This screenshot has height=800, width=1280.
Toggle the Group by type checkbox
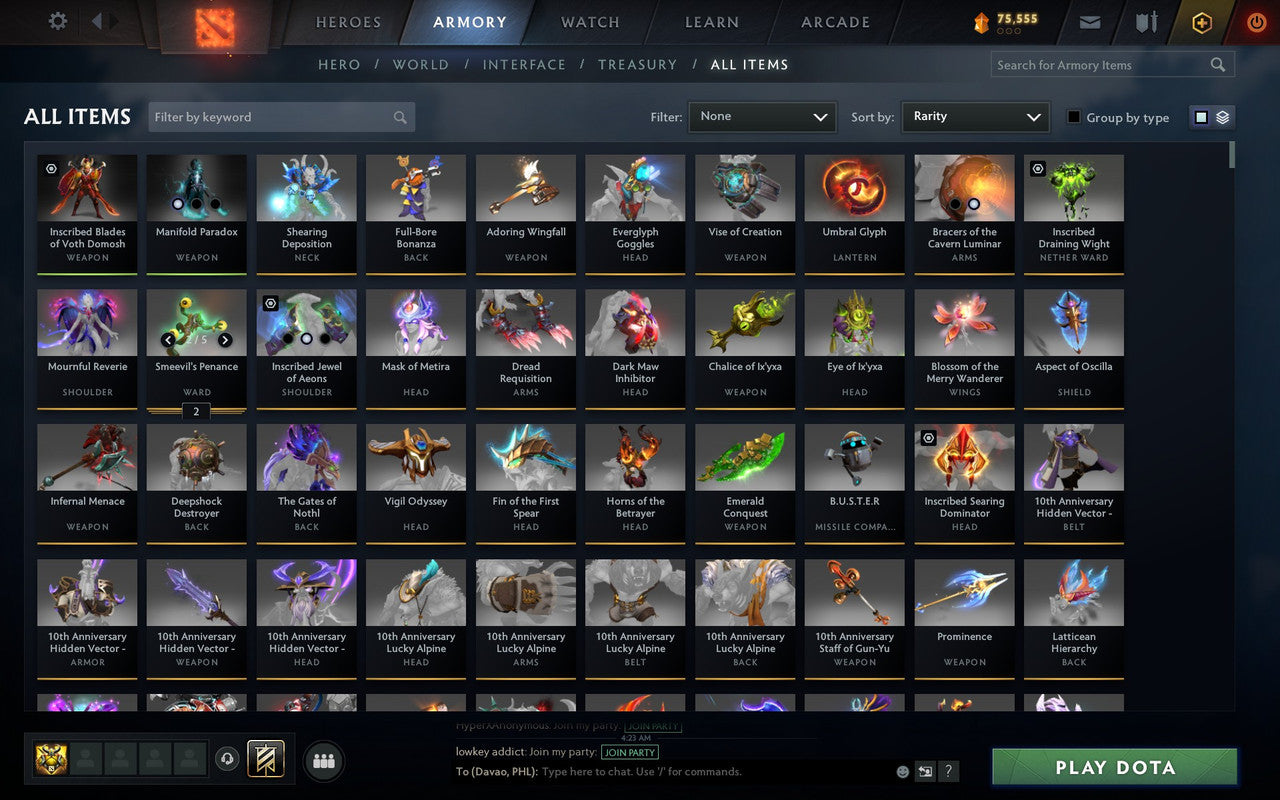click(1074, 117)
